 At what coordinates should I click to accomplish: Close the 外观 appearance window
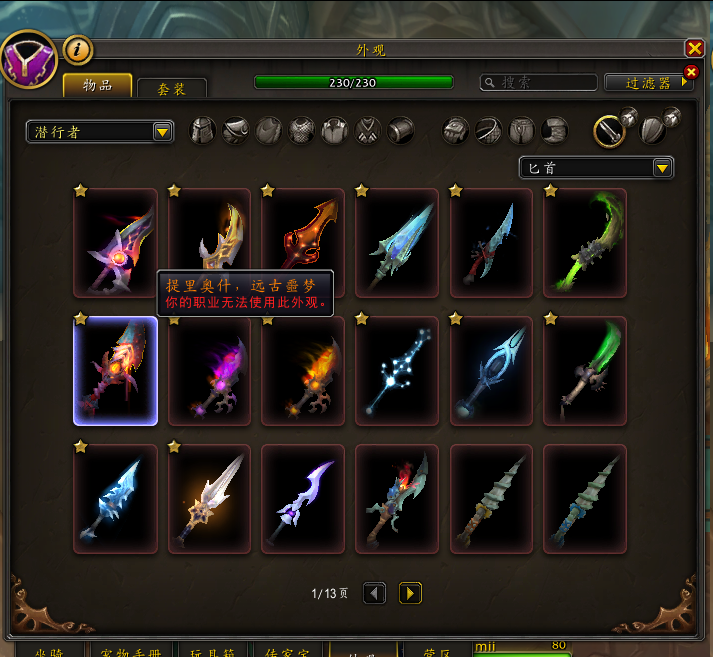coord(694,48)
